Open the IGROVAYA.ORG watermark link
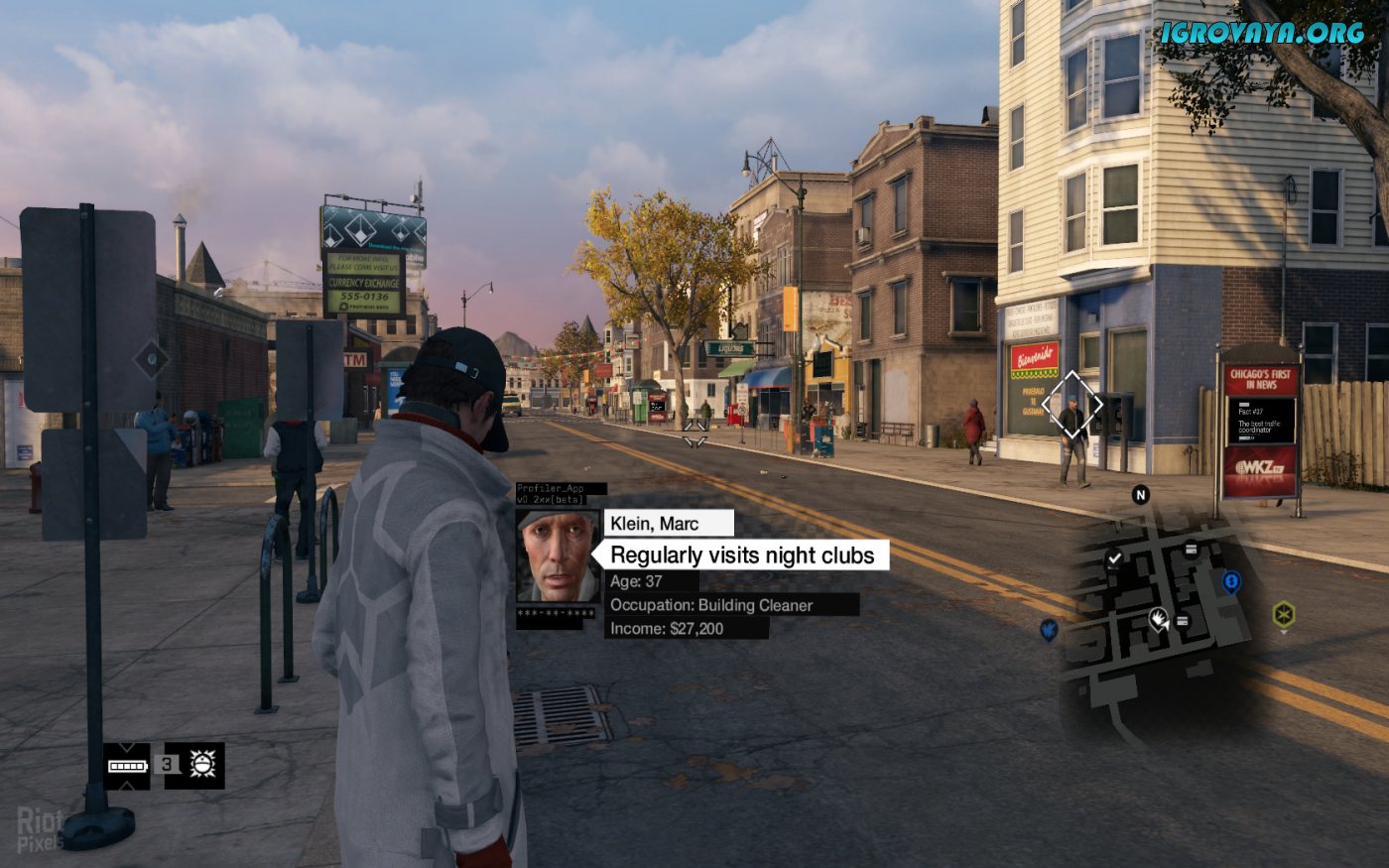The image size is (1389, 868). (x=1262, y=32)
